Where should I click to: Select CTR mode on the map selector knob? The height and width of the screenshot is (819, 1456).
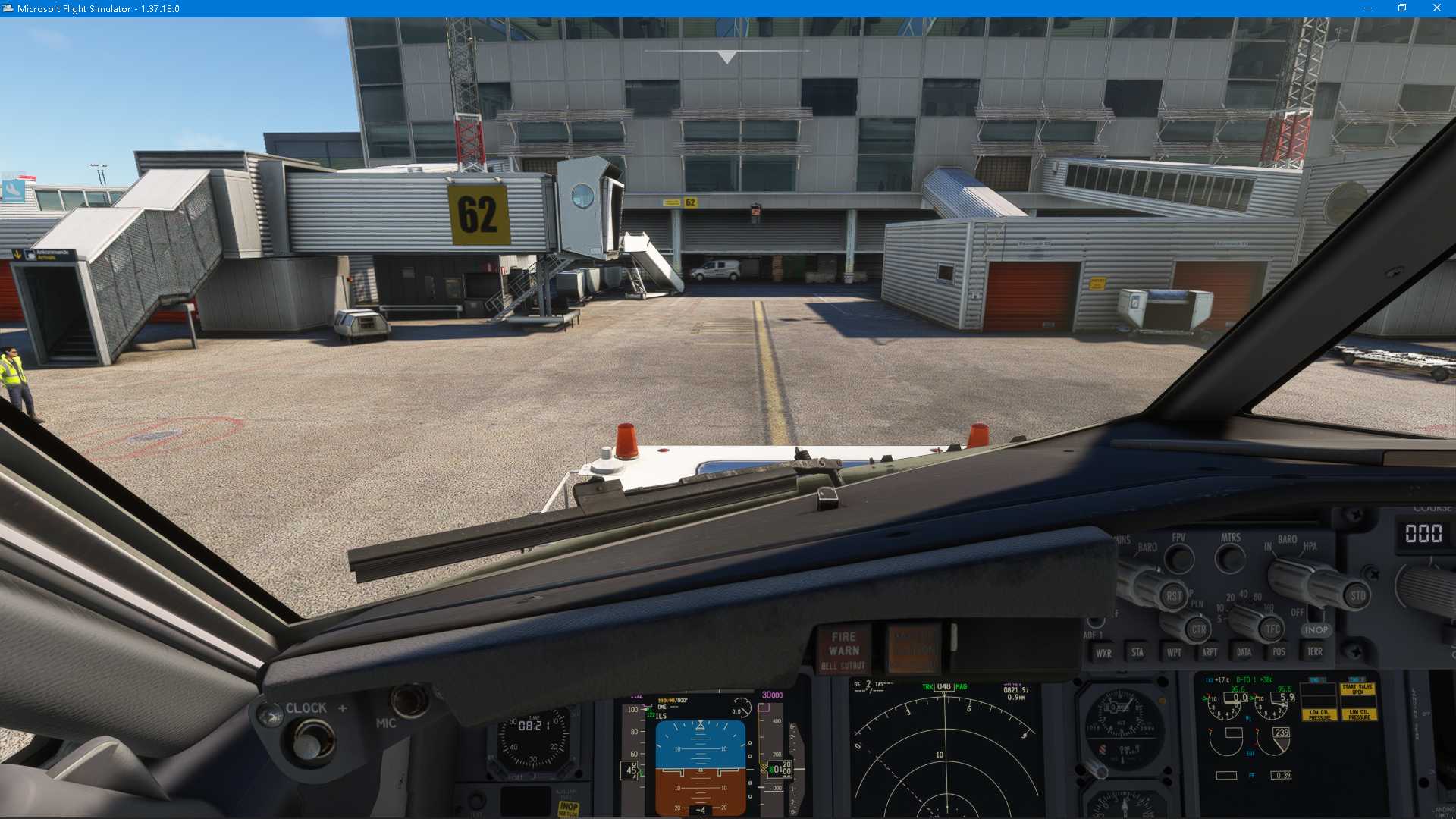click(x=1198, y=628)
